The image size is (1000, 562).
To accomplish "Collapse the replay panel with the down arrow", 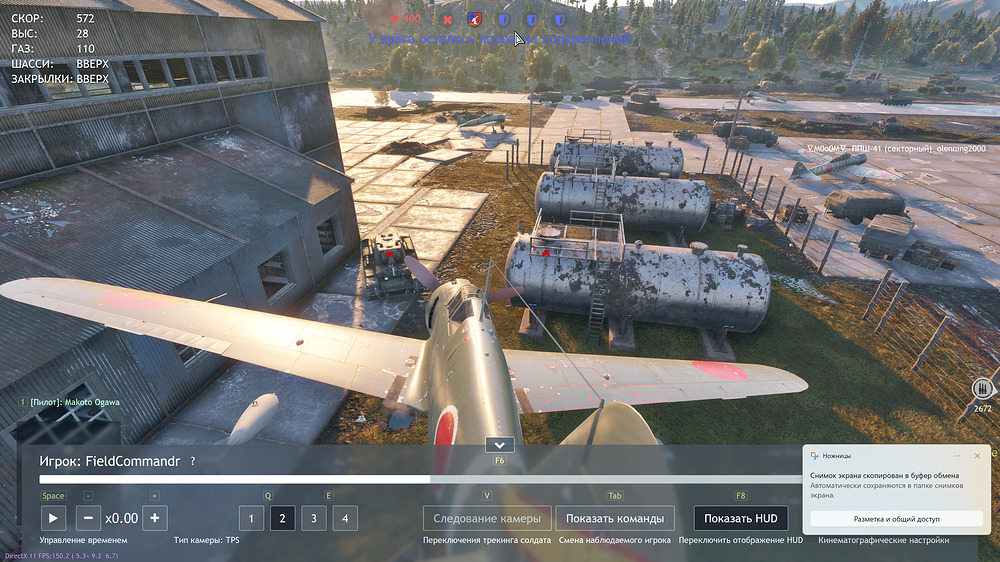I will pos(499,445).
